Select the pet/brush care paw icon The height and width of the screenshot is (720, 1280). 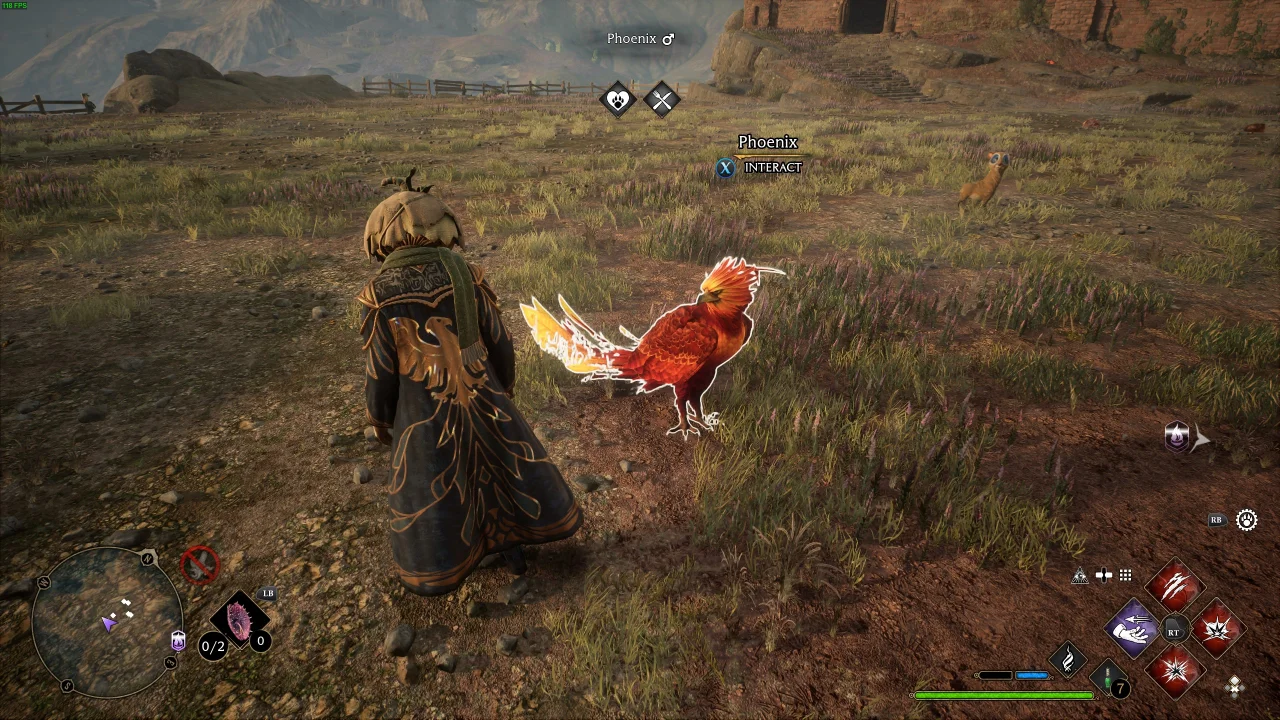[x=618, y=100]
